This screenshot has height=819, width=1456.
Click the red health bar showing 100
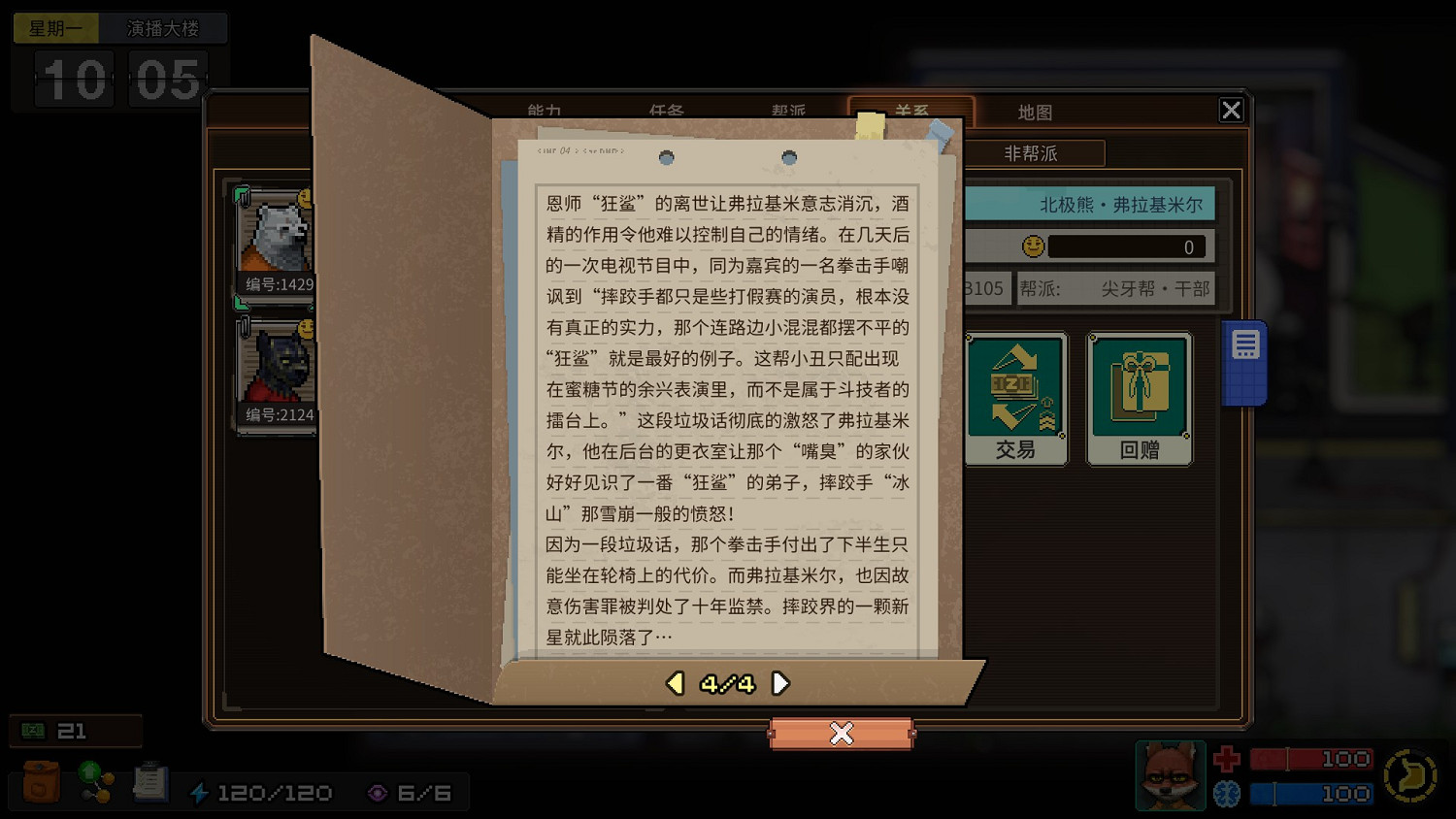coord(1310,759)
